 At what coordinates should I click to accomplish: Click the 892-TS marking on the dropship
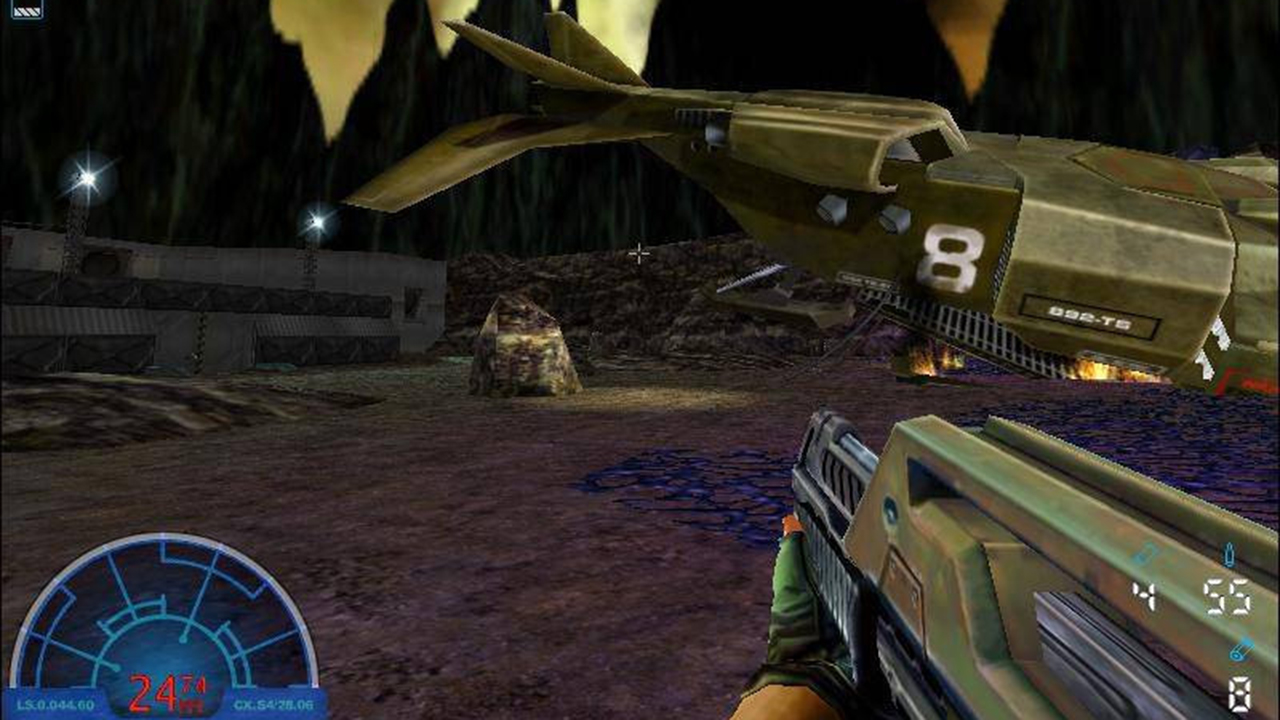coord(1089,318)
